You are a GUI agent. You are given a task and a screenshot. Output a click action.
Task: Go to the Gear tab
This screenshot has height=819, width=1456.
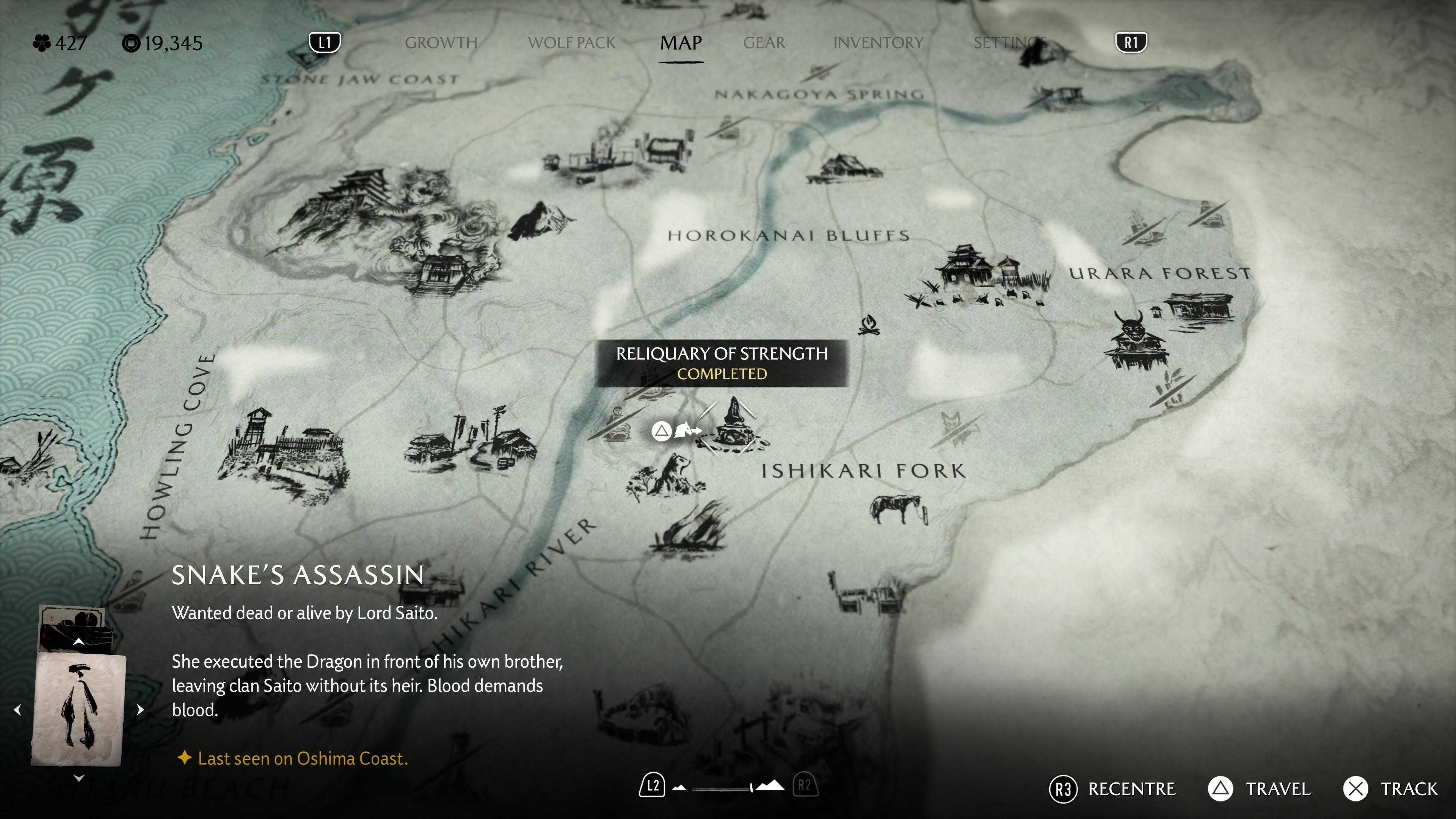(x=764, y=43)
